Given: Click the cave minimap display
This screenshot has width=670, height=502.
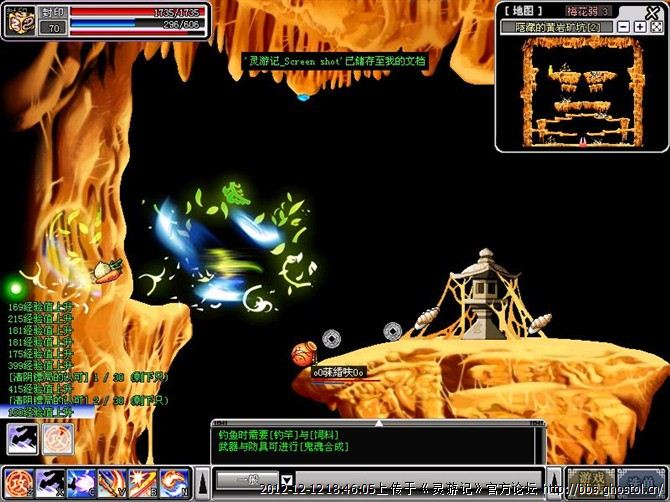Looking at the screenshot, I should (581, 90).
